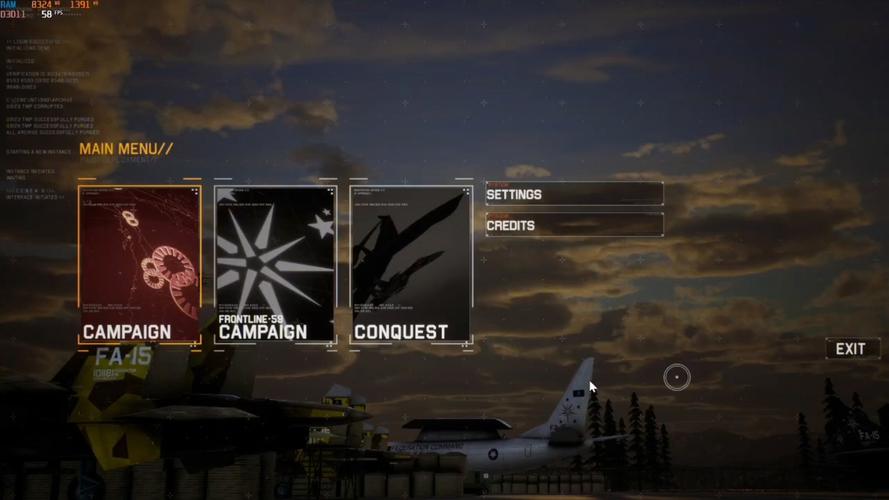889x500 pixels.
Task: Open the Settings menu
Action: 574,194
